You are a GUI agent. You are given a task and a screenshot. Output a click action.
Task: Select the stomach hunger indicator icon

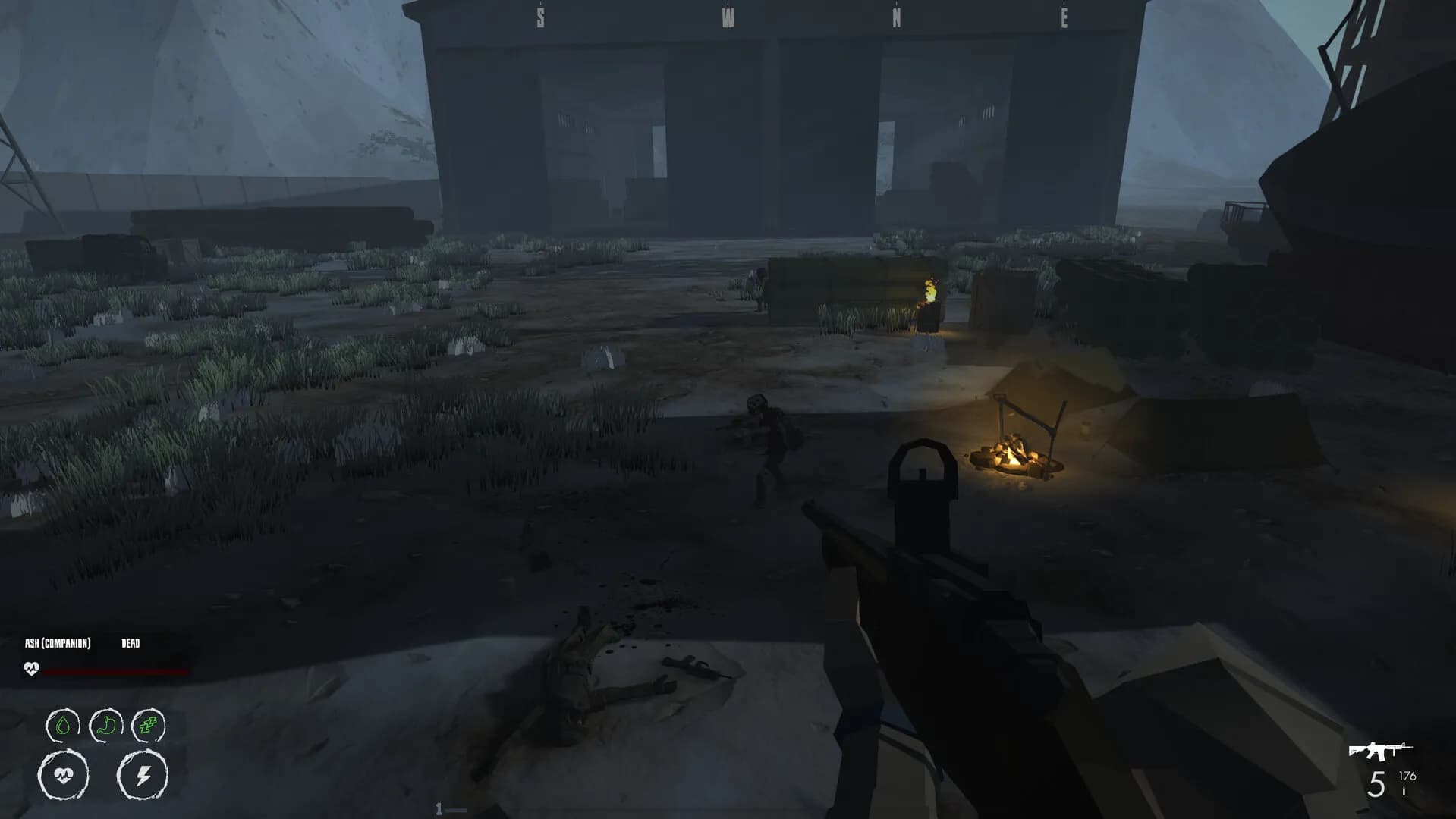(106, 726)
